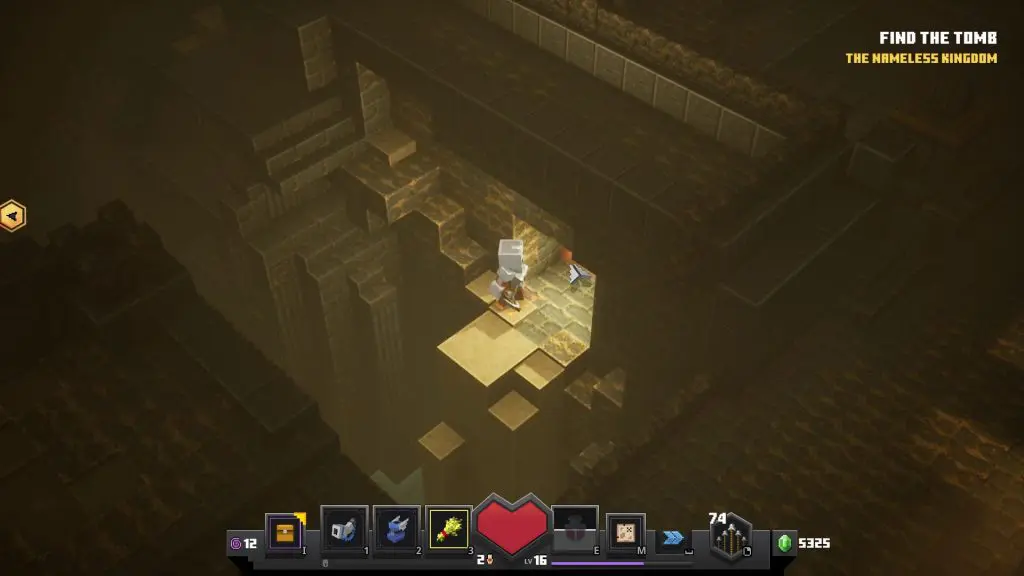This screenshot has height=576, width=1024.
Task: Expand the hexagonal arrow tab on left edge
Action: tap(12, 215)
